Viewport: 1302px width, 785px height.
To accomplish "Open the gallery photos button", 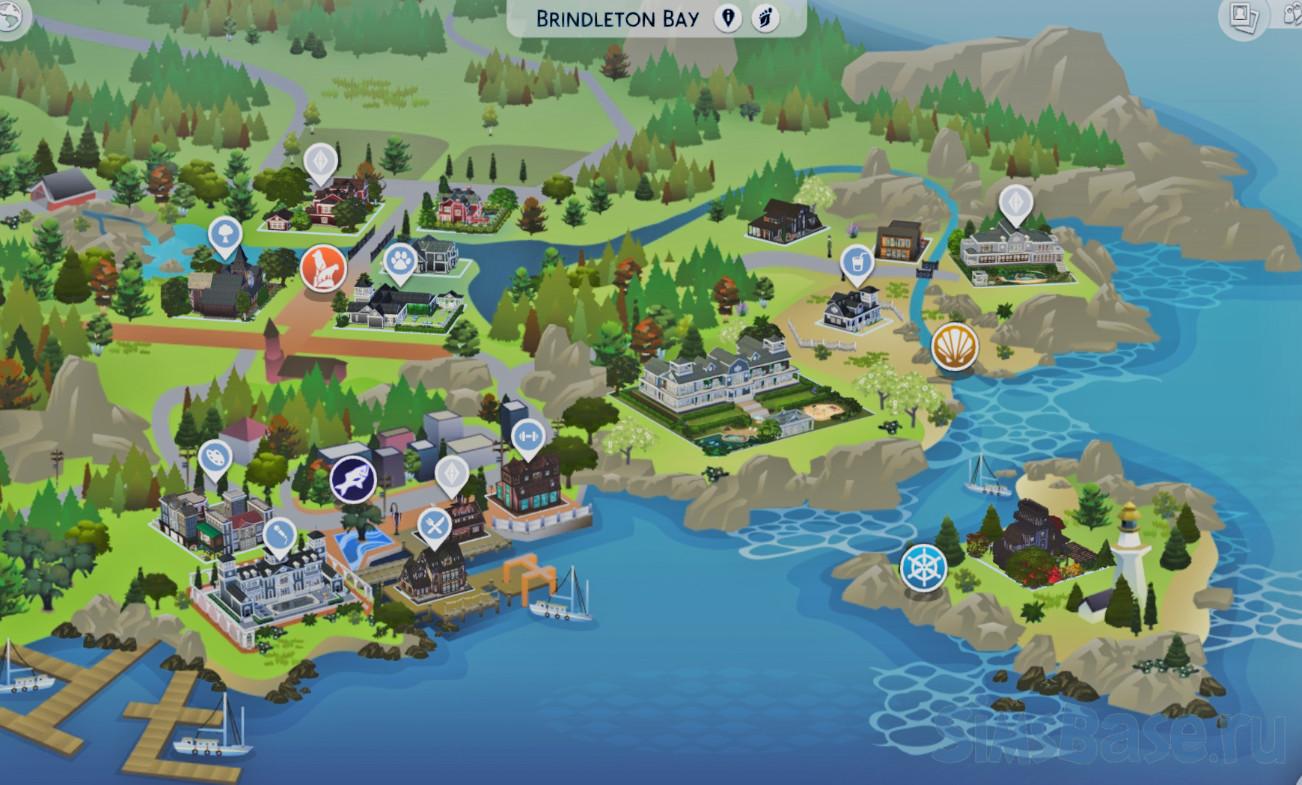I will [x=1243, y=18].
